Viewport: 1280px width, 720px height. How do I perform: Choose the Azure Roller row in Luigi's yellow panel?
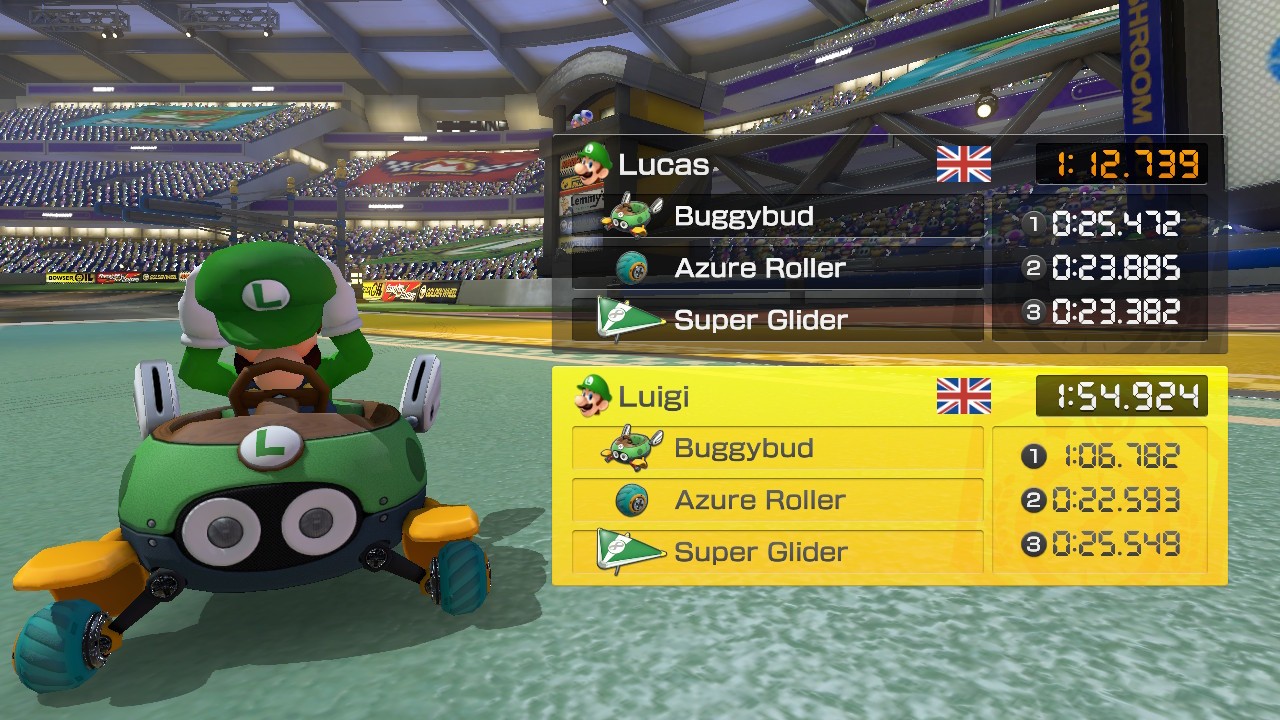tap(777, 500)
